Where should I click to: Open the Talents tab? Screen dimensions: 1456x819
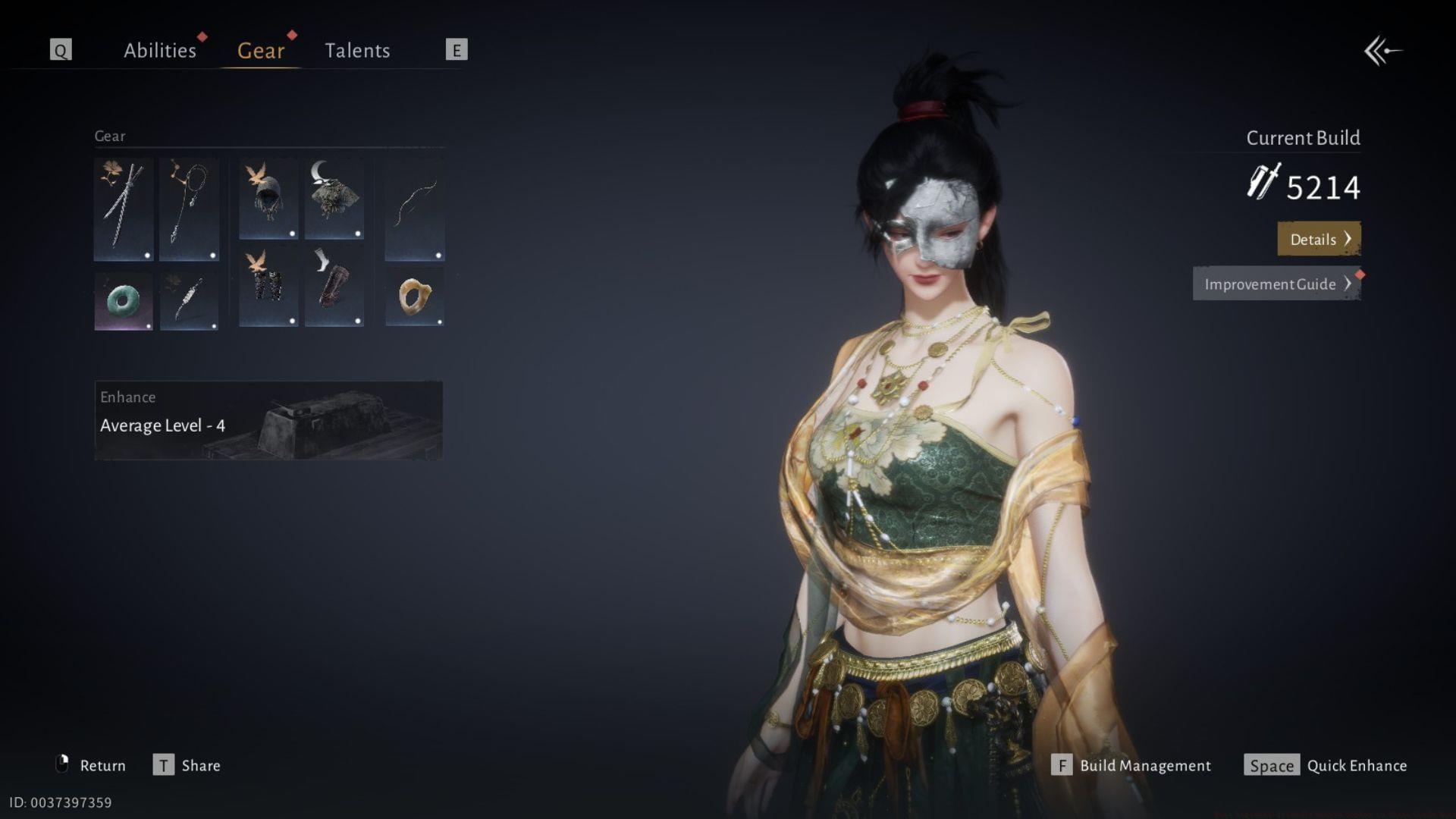358,50
